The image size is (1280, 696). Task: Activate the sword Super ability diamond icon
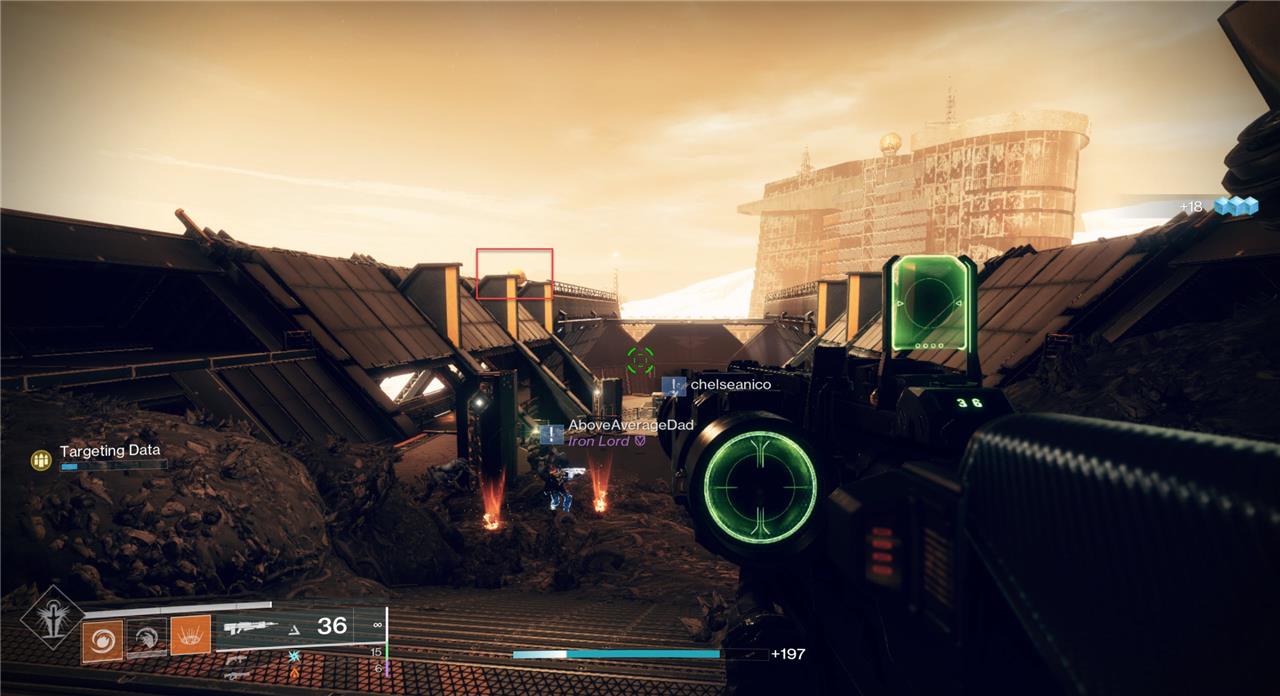pyautogui.click(x=52, y=617)
